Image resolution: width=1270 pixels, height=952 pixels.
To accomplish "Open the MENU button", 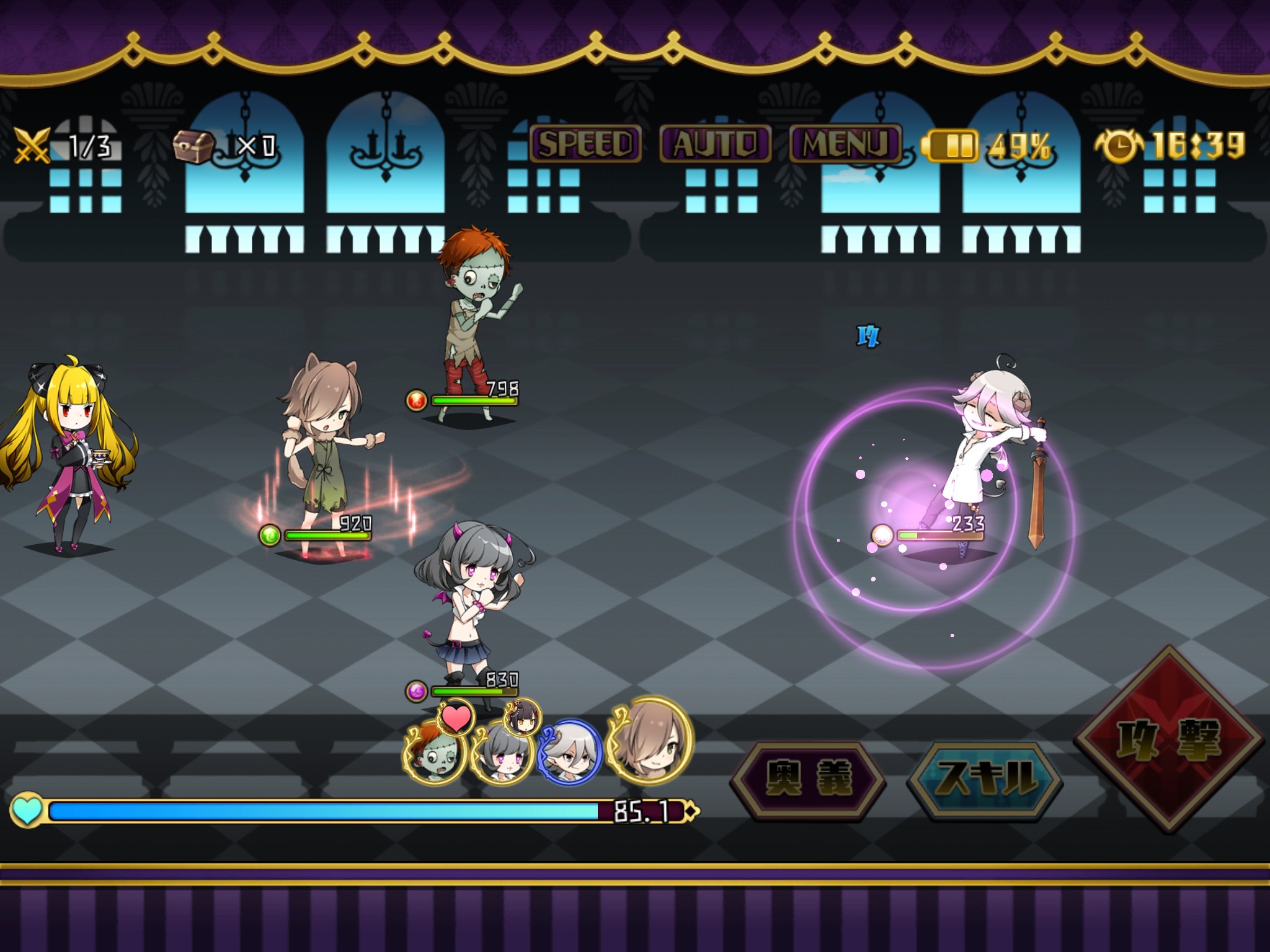I will click(x=845, y=144).
